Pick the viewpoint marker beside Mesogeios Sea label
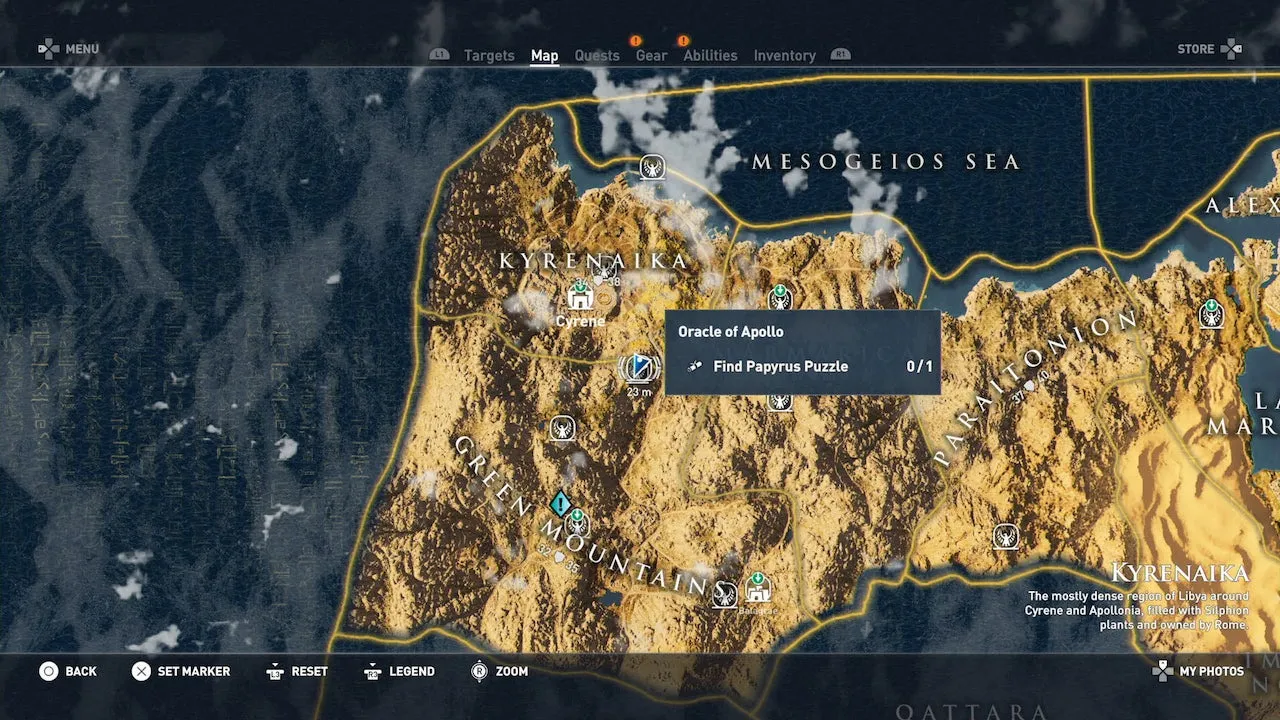This screenshot has width=1280, height=720. tap(653, 167)
